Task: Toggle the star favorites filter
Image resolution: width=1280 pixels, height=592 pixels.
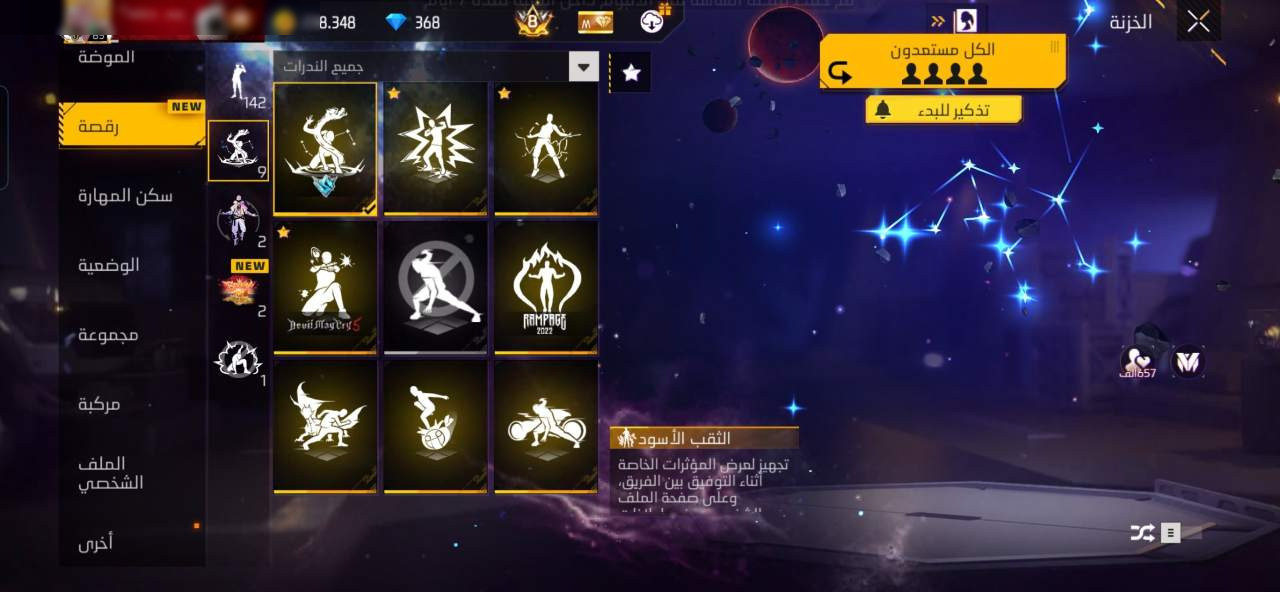Action: click(x=631, y=72)
